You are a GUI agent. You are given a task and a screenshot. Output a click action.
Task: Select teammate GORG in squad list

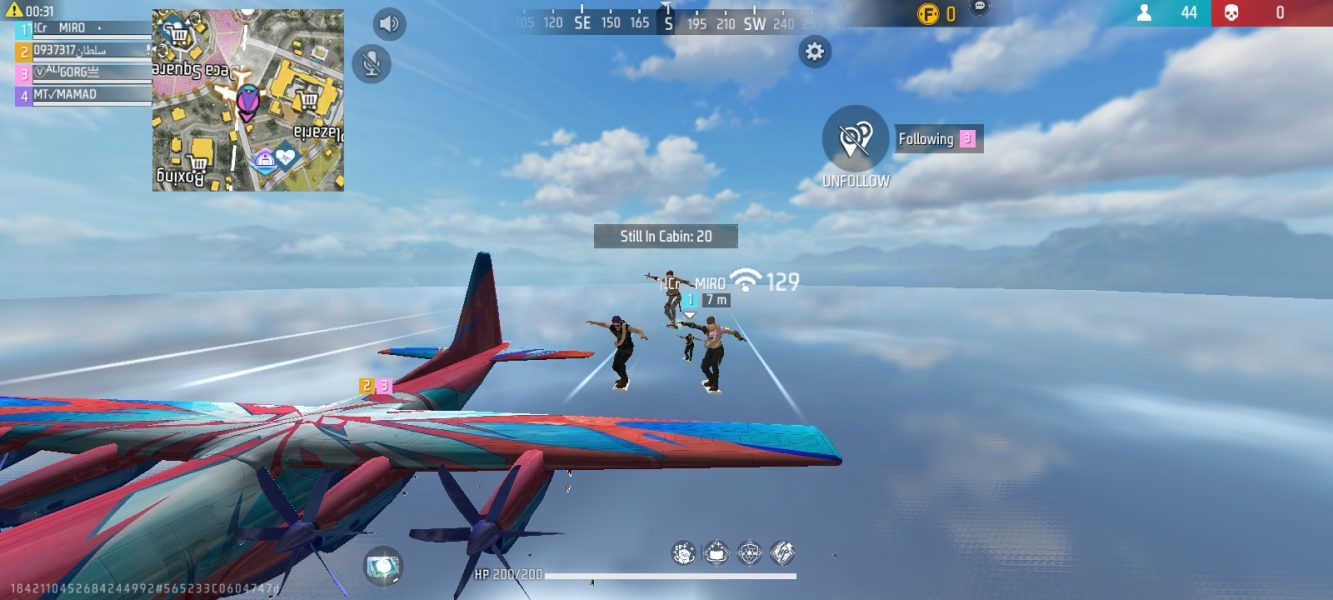[80, 72]
